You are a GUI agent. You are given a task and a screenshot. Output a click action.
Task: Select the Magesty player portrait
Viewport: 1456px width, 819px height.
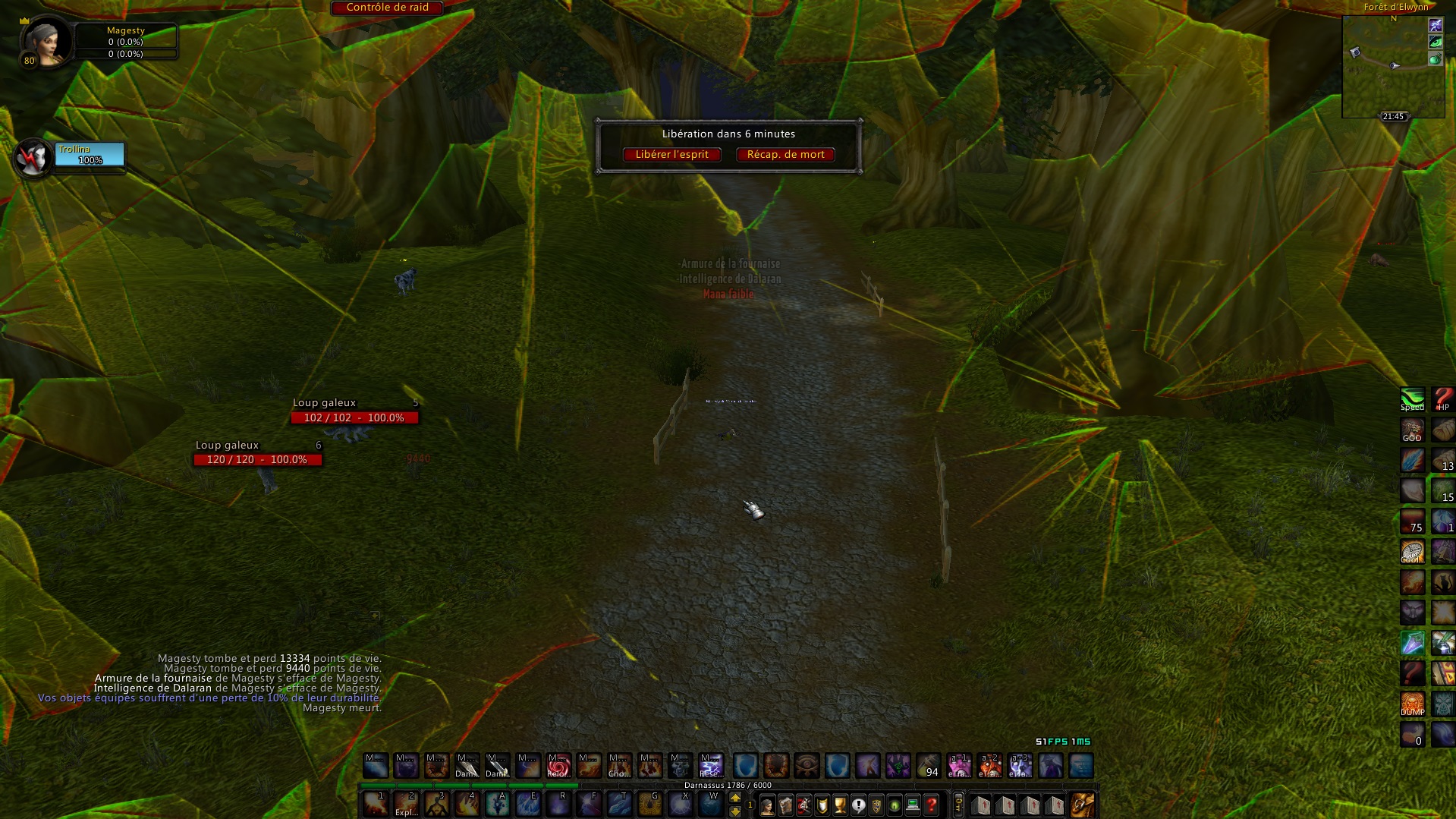(47, 42)
